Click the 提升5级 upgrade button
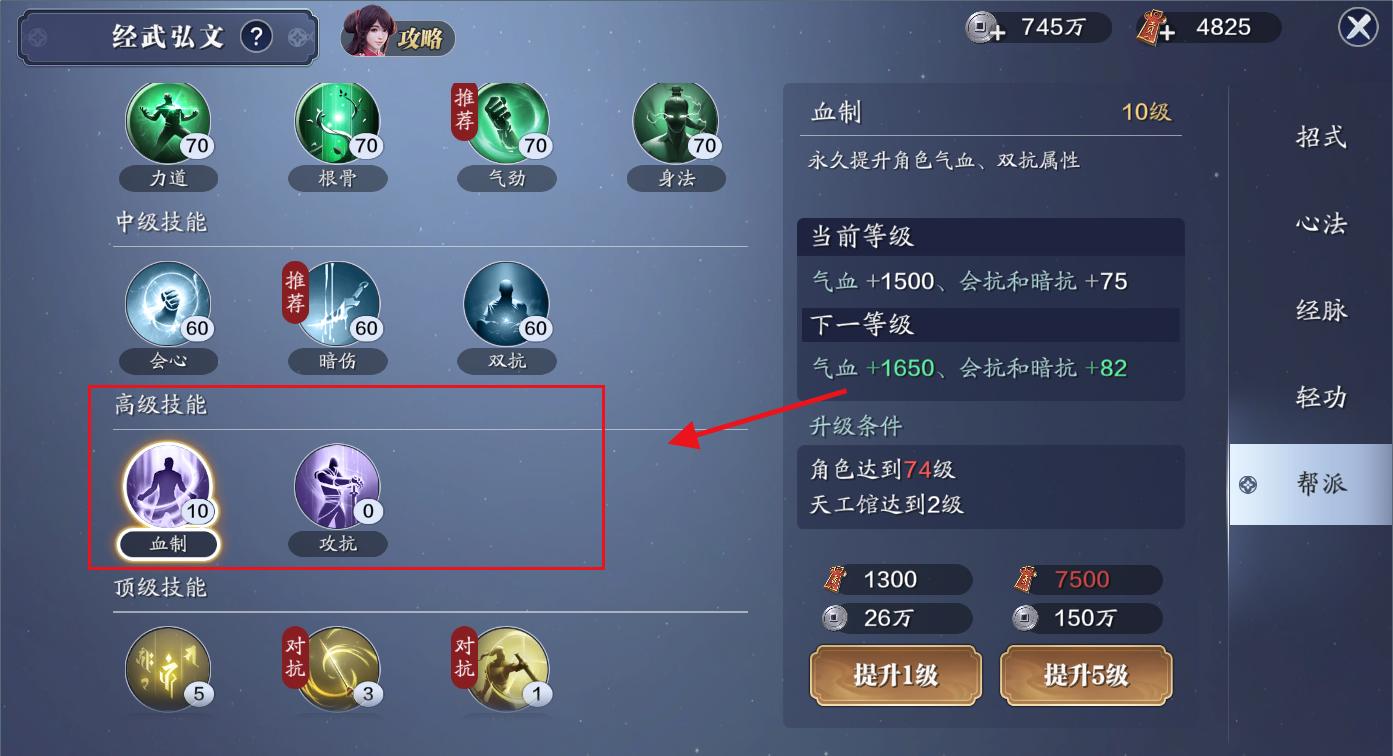 click(1085, 676)
